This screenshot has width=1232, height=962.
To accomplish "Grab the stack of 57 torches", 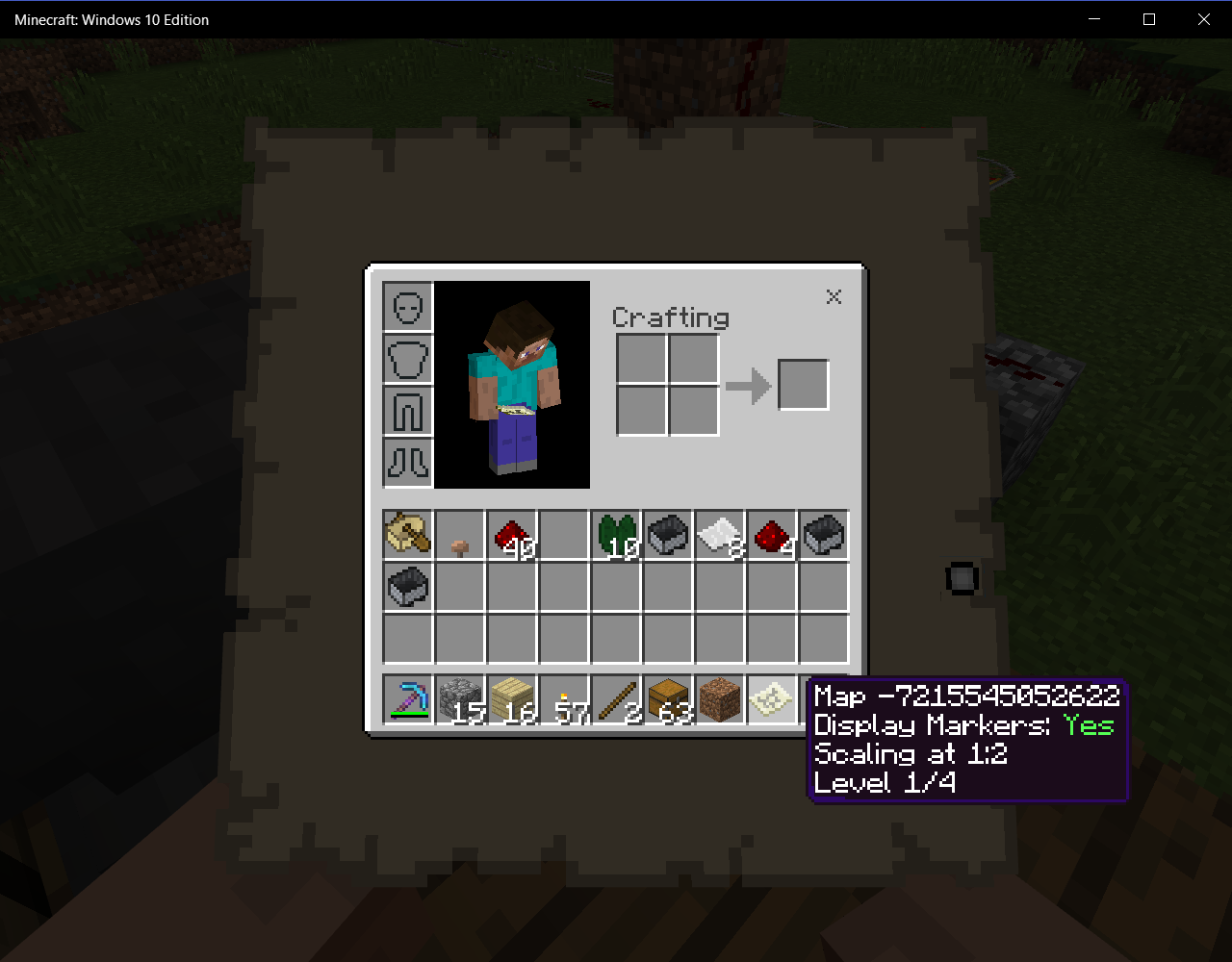I will tap(564, 698).
